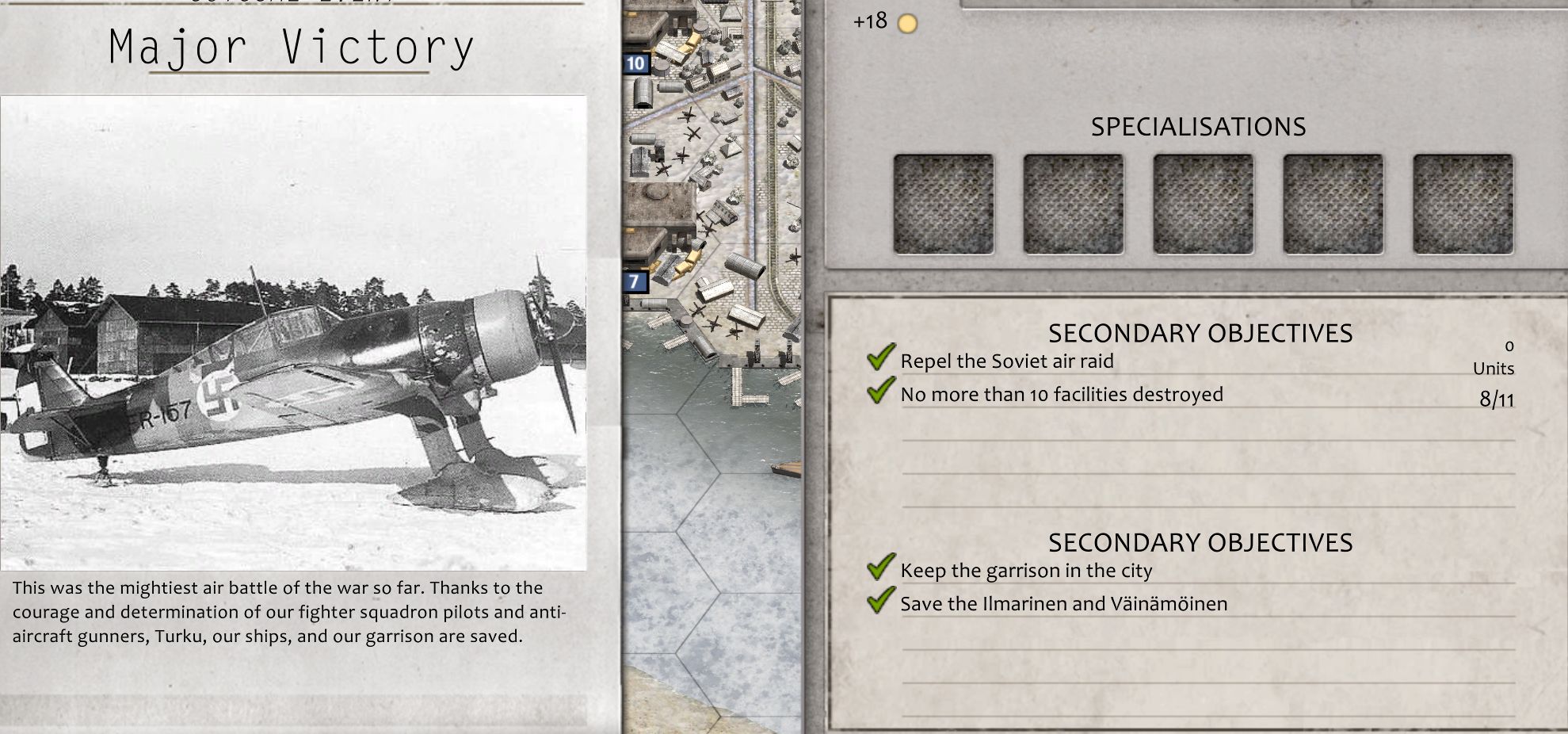Collapse the lower Secondary Objectives section
This screenshot has width=1568, height=734.
point(1200,543)
